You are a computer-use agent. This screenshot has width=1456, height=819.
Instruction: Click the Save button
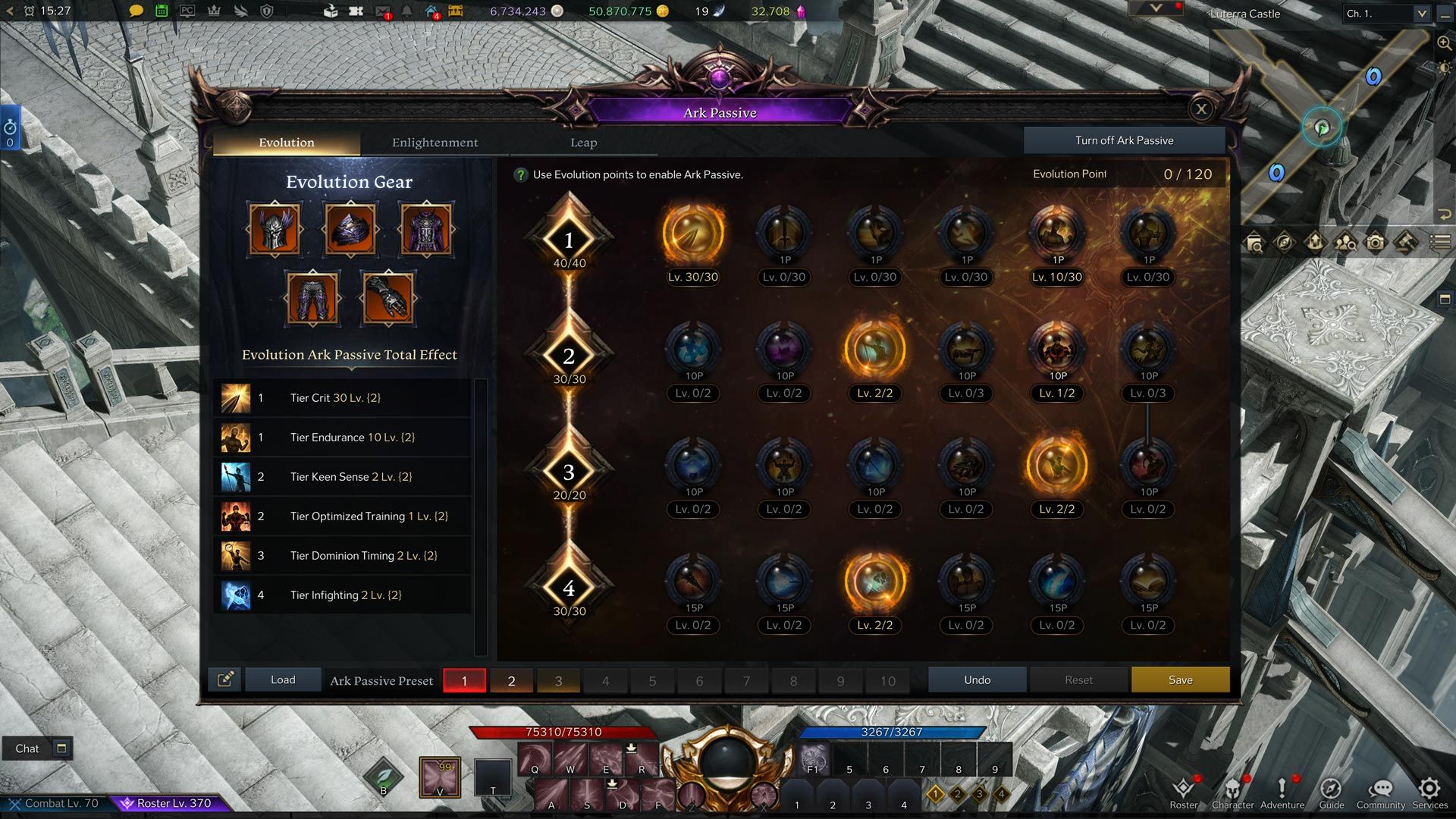(x=1180, y=679)
